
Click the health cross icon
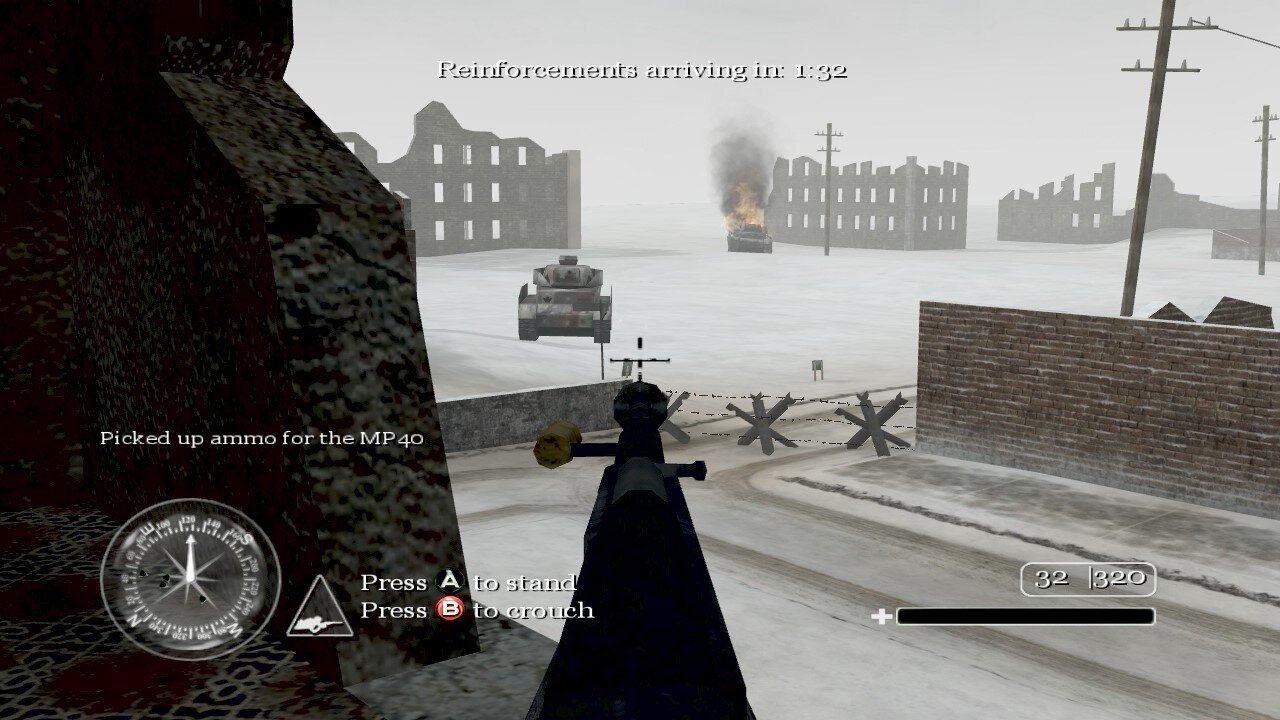click(884, 614)
